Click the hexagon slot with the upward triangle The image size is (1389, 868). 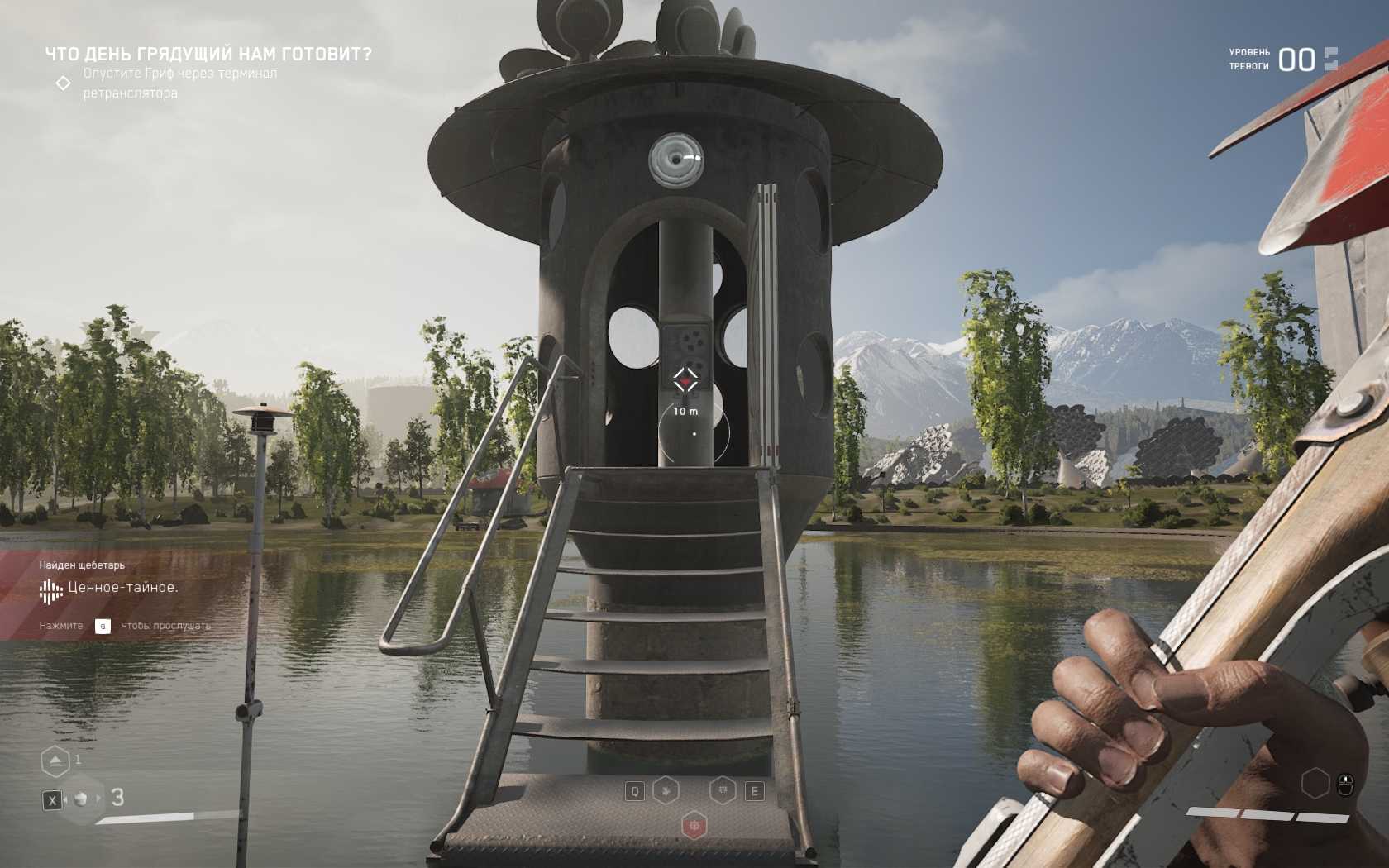click(55, 761)
